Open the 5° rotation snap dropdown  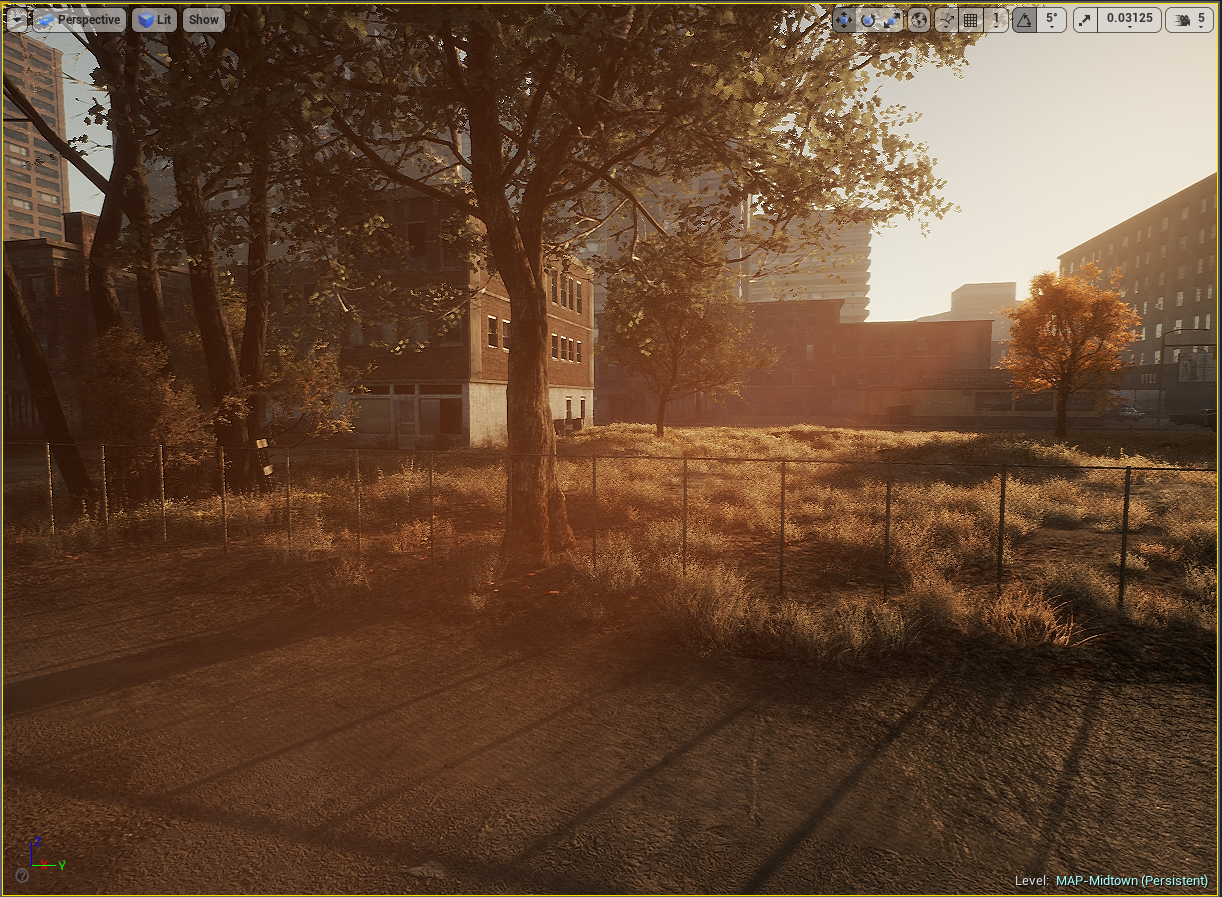pos(1051,19)
